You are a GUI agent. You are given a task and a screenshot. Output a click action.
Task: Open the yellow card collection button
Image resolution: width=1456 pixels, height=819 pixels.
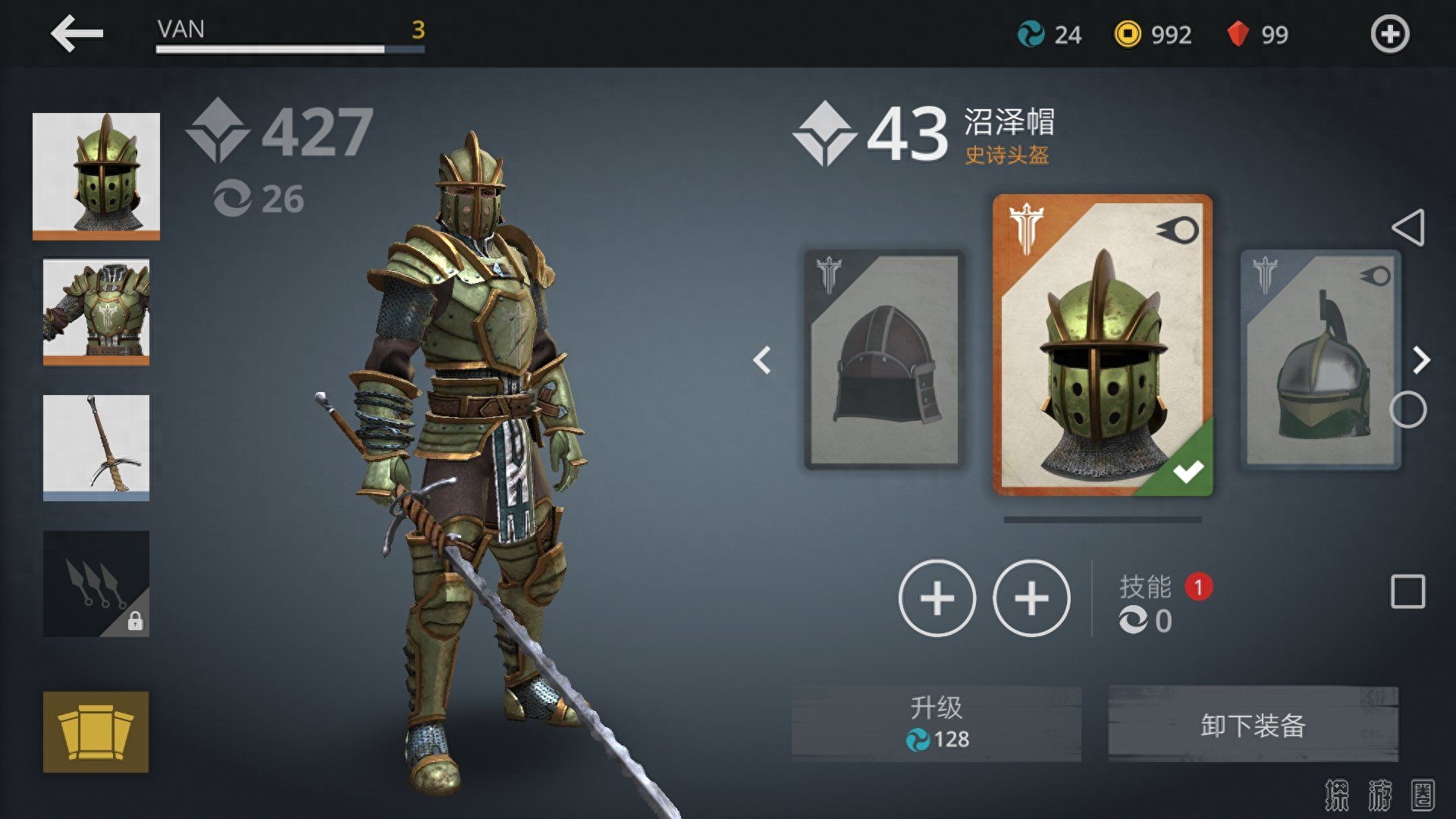coord(96,732)
